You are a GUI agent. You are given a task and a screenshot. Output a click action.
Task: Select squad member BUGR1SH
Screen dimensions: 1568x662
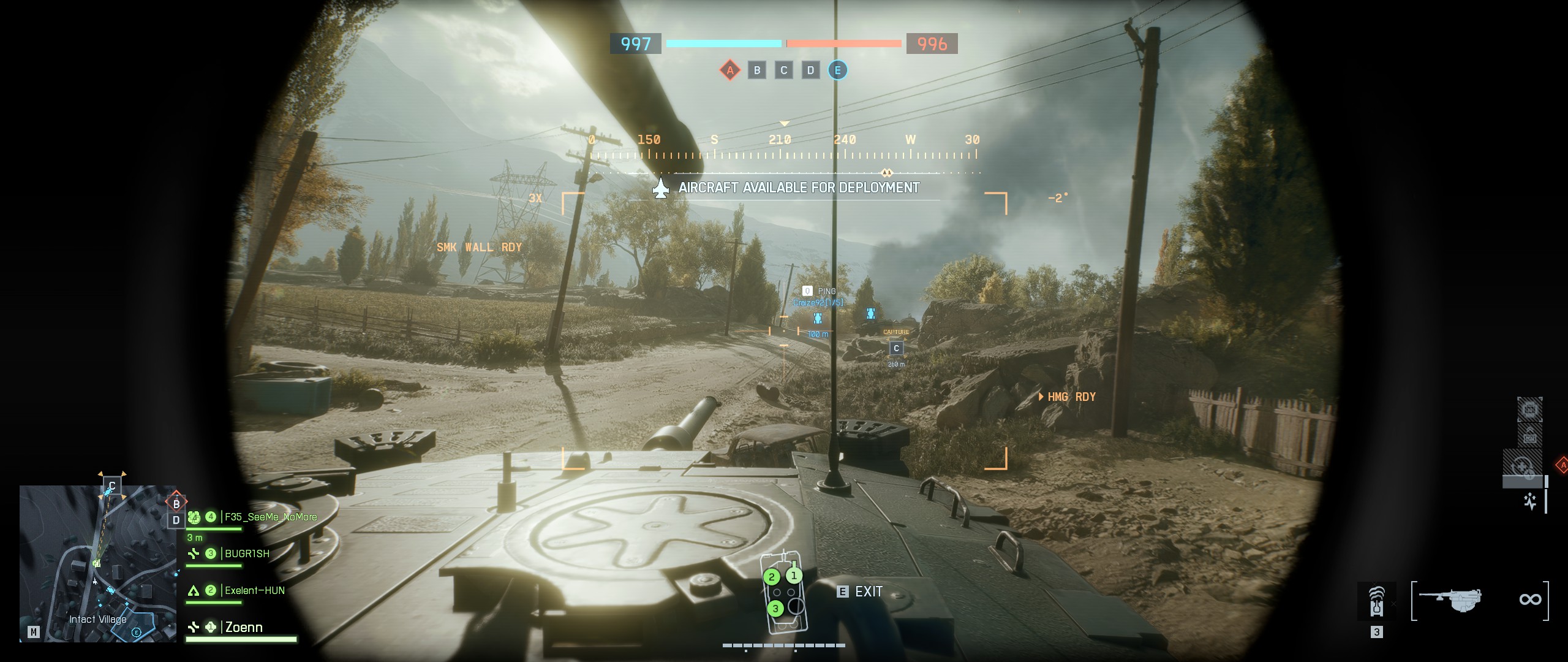[247, 554]
